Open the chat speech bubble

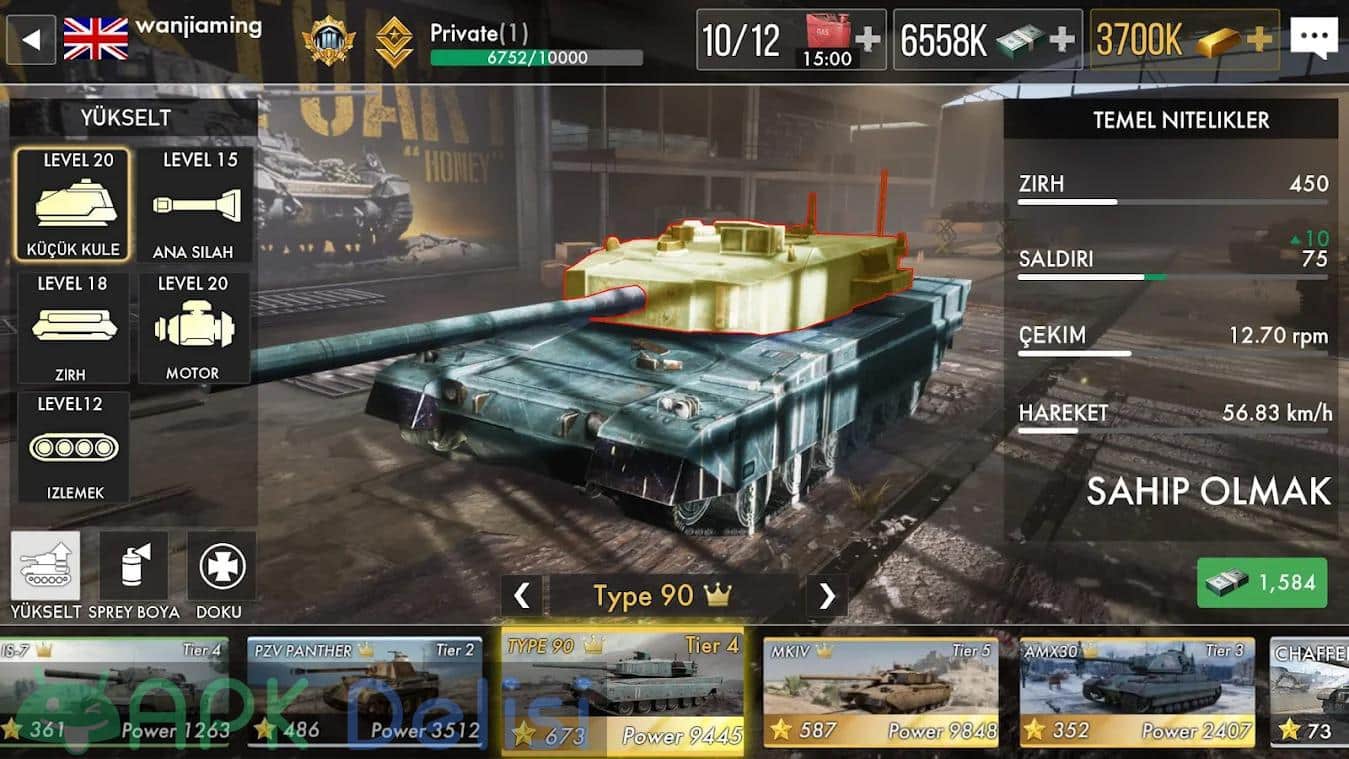pyautogui.click(x=1313, y=40)
